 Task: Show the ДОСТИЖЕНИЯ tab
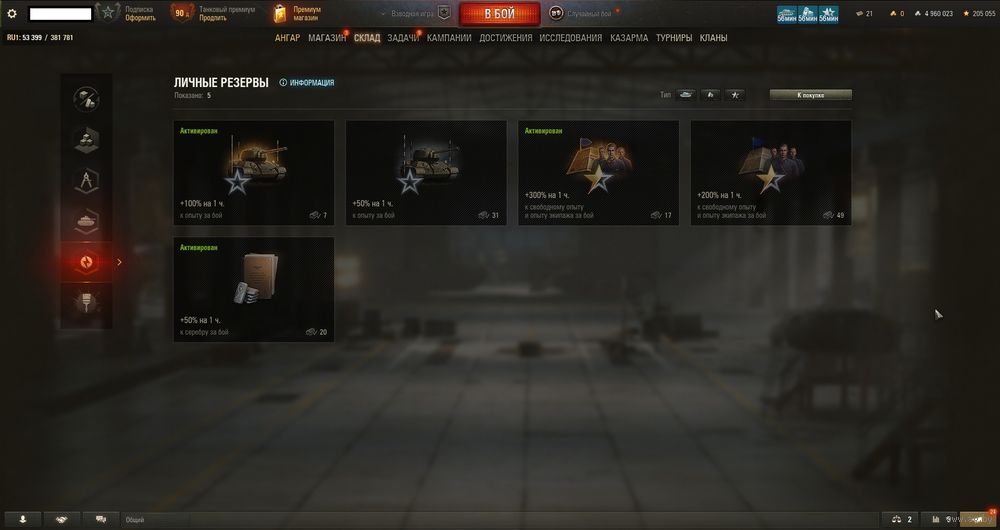tap(505, 38)
